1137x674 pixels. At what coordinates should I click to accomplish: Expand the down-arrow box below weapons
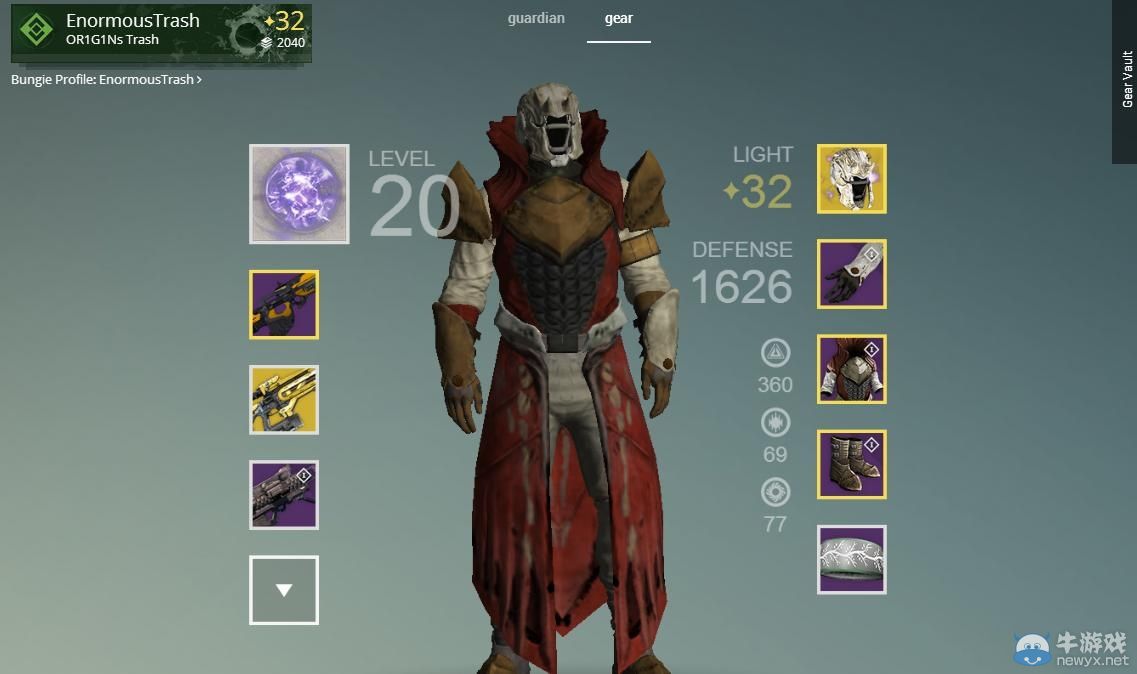284,590
